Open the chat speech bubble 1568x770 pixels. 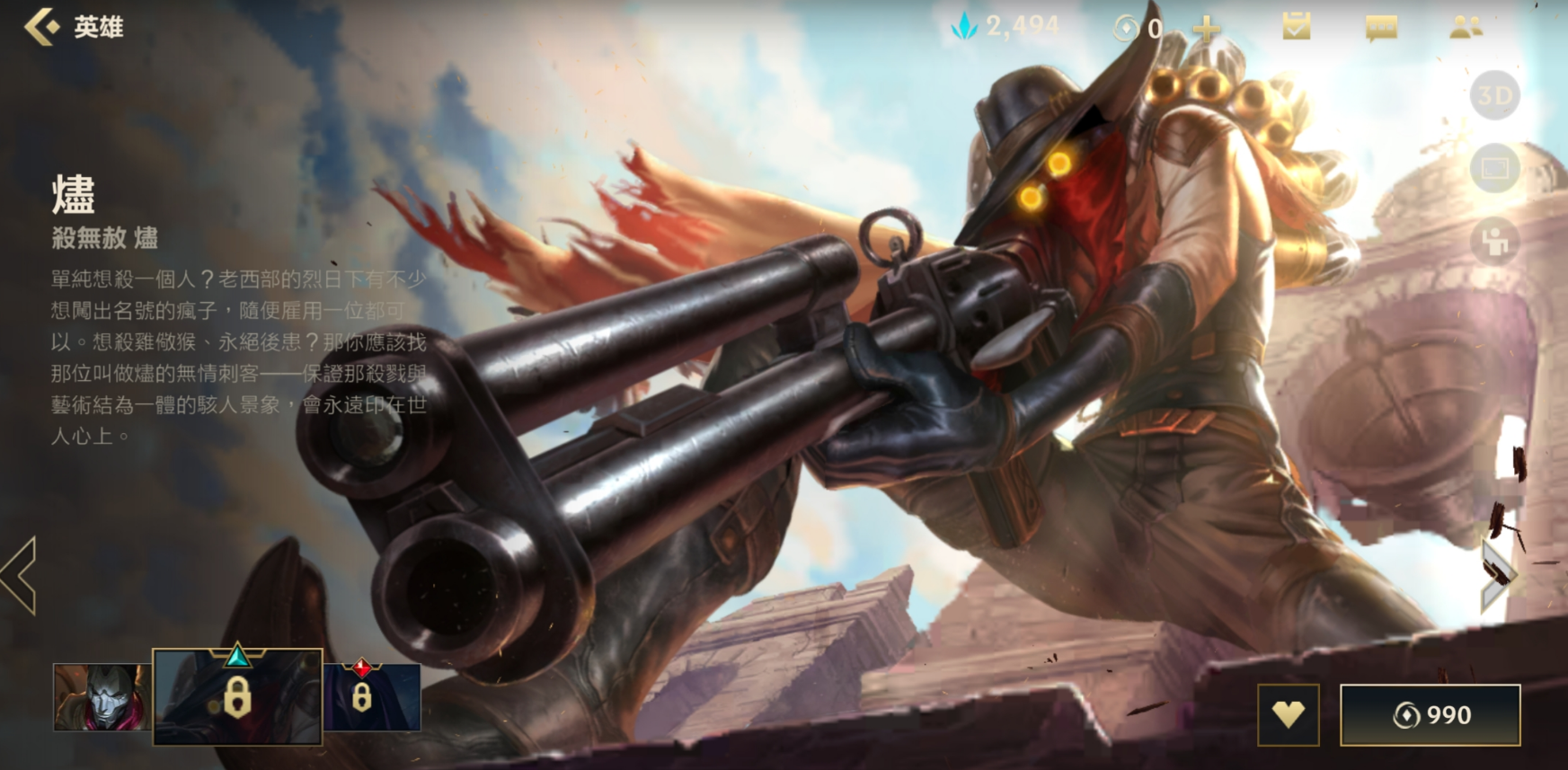click(x=1381, y=28)
